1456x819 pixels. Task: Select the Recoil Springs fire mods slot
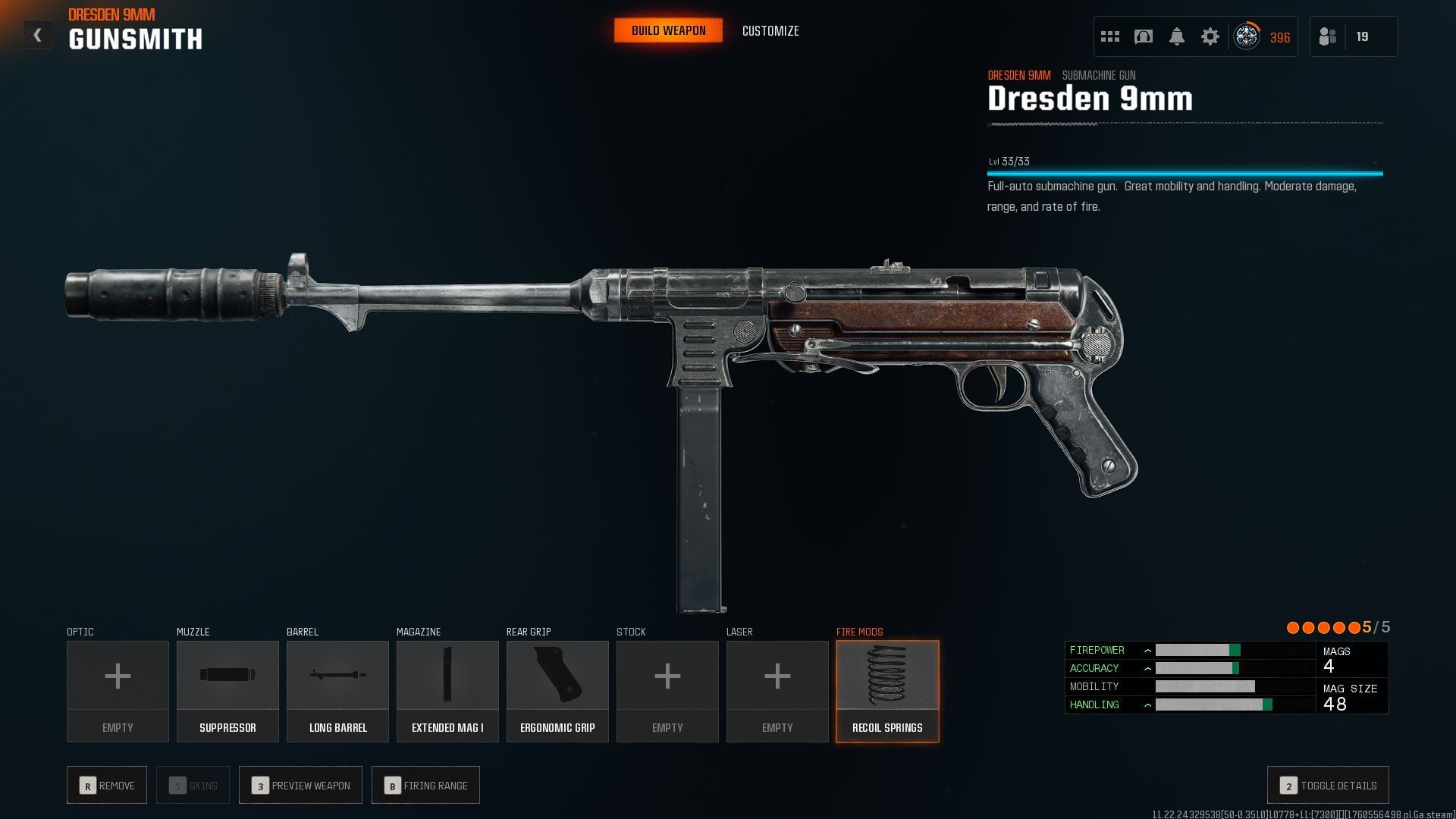point(887,691)
